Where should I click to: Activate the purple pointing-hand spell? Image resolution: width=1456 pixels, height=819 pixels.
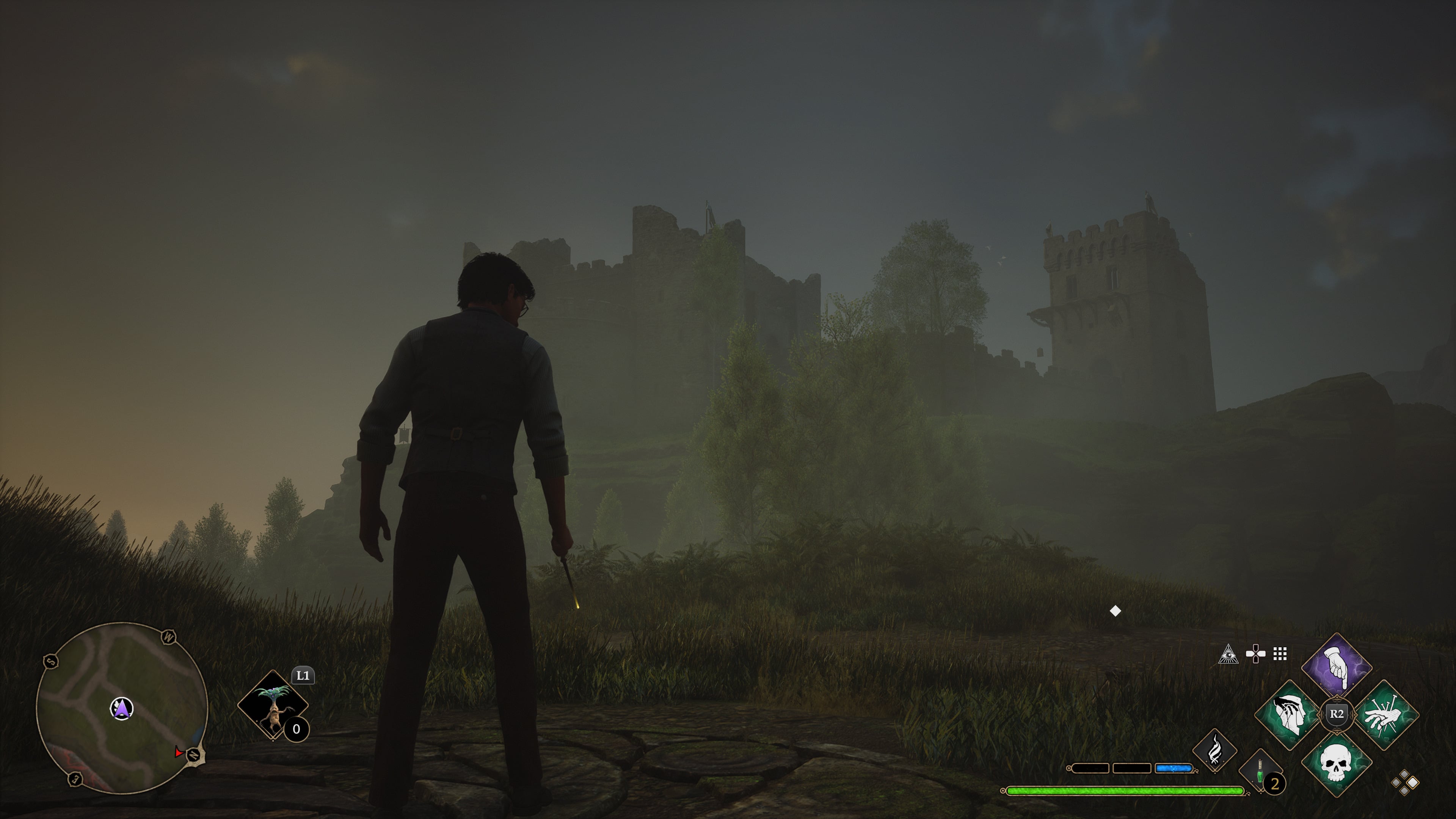tap(1337, 667)
